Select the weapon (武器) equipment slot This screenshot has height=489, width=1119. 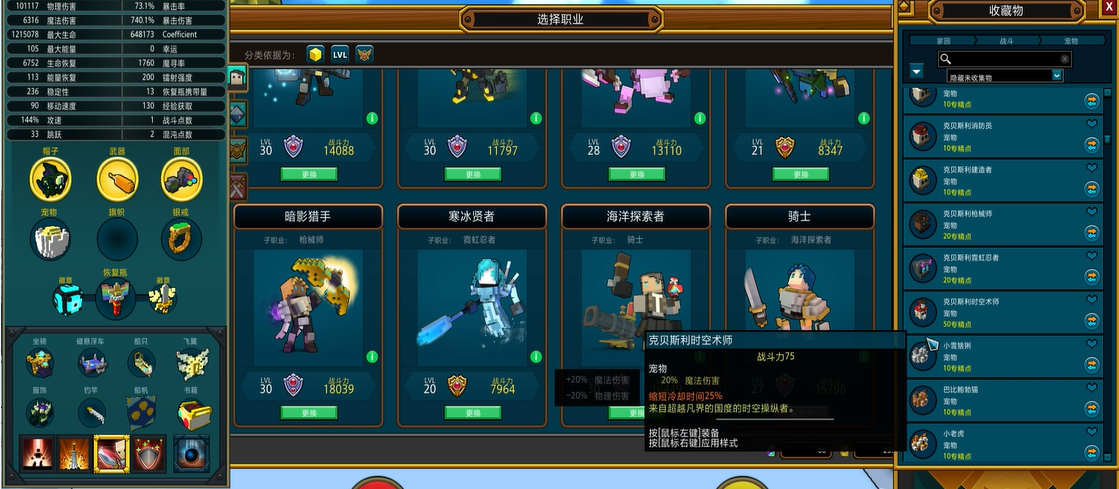pyautogui.click(x=117, y=180)
